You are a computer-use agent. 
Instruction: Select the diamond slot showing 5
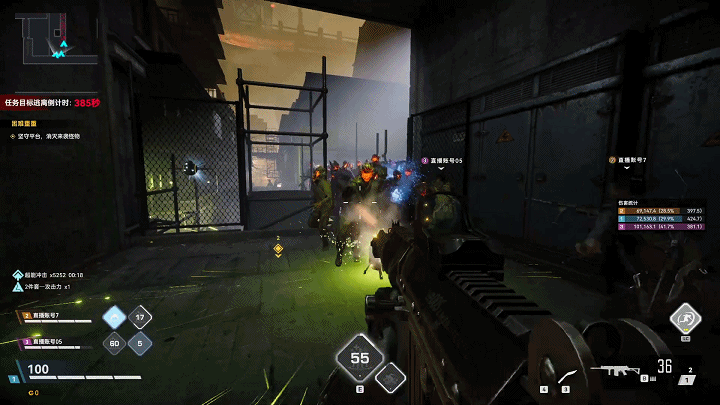tap(141, 344)
